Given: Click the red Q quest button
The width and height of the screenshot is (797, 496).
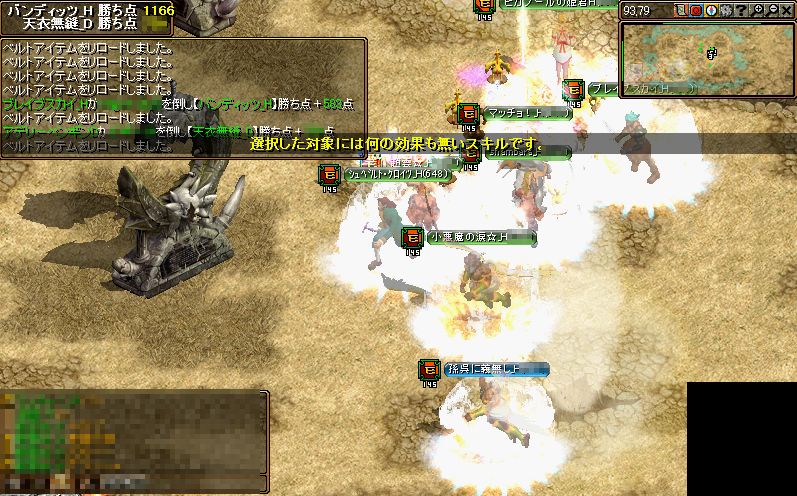Looking at the screenshot, I should [696, 10].
